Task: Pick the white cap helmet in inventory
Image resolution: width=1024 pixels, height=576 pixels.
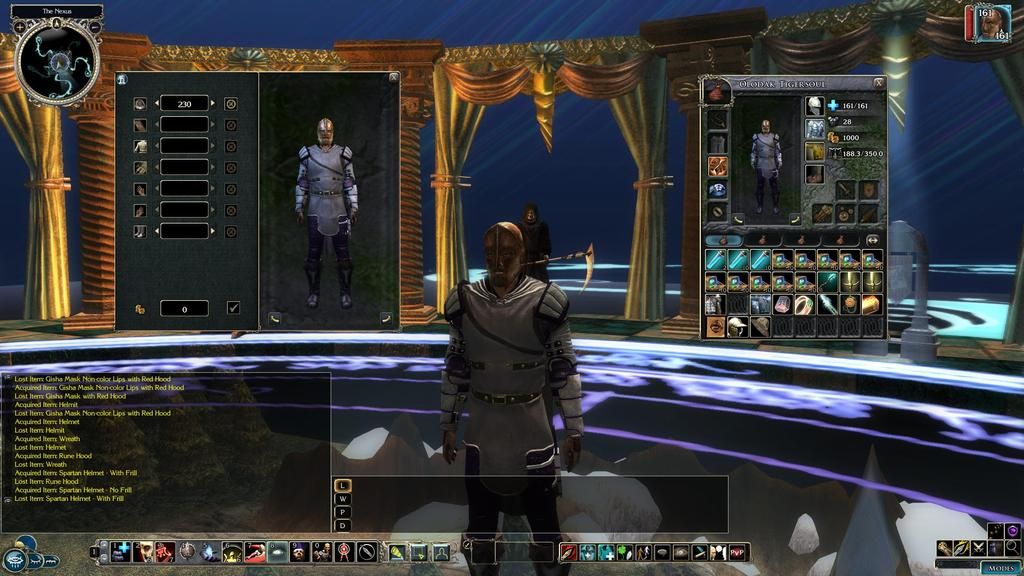Action: click(737, 326)
